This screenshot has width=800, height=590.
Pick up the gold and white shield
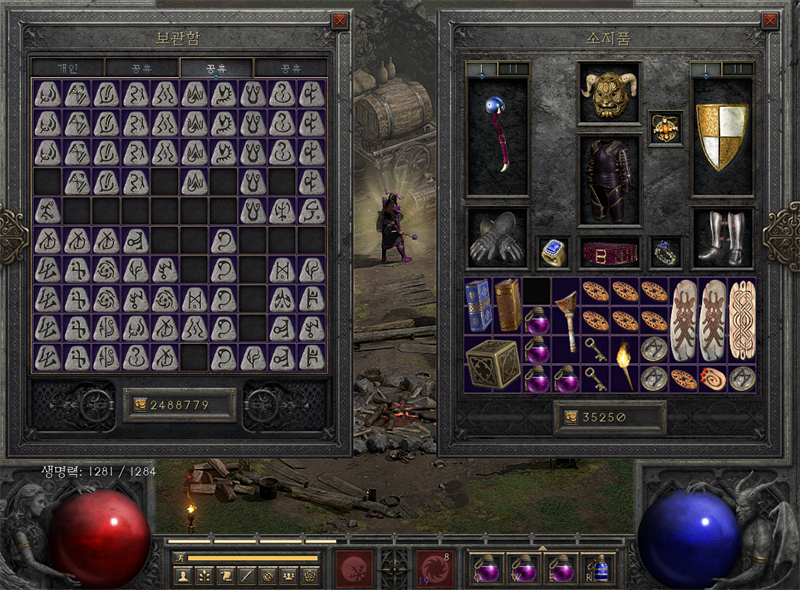[x=721, y=136]
